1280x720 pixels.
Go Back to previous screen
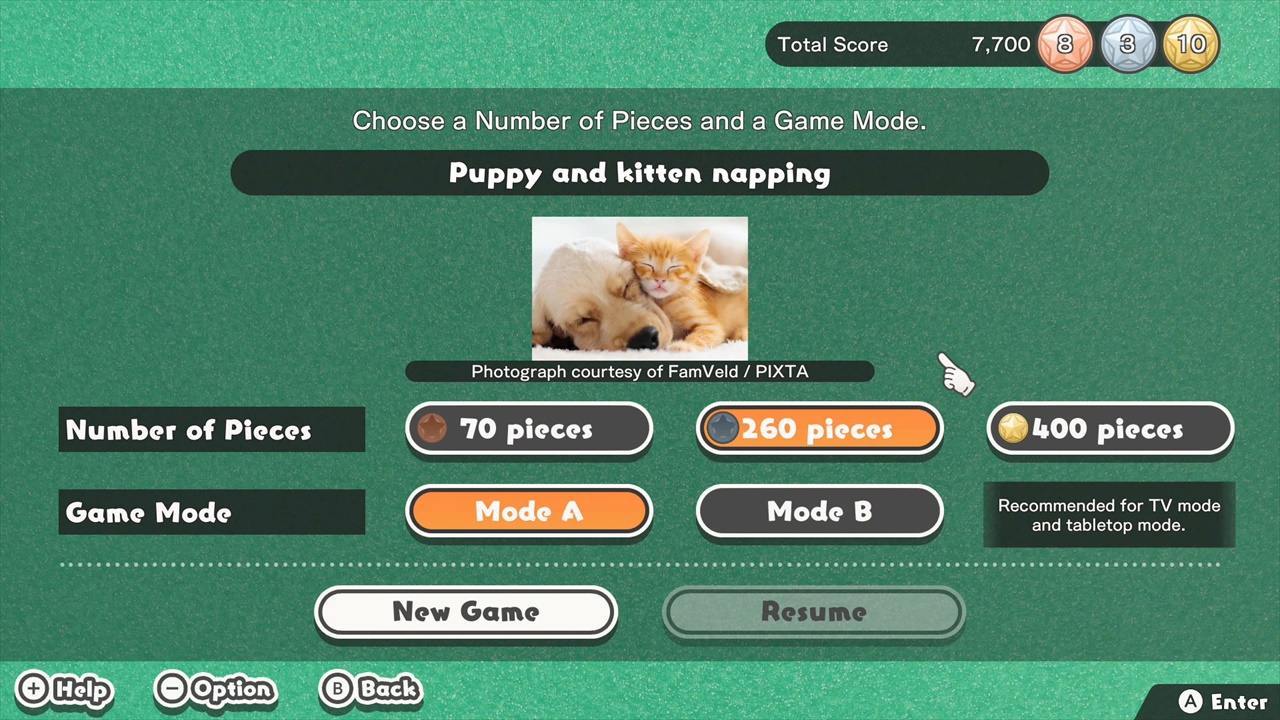tap(371, 689)
